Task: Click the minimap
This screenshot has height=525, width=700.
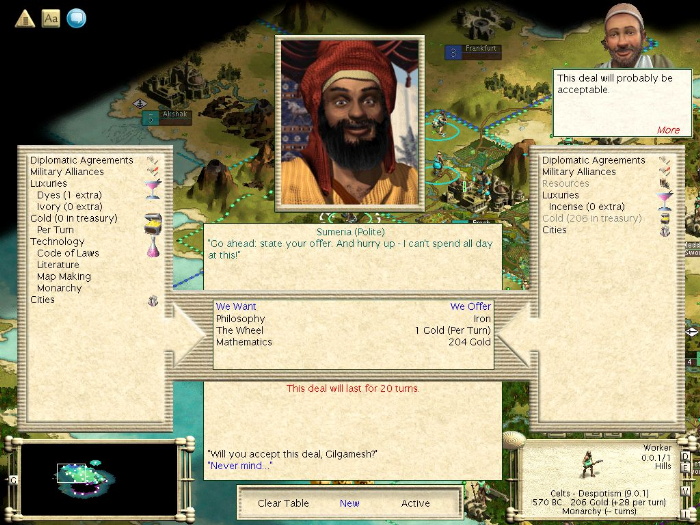Action: click(x=97, y=477)
